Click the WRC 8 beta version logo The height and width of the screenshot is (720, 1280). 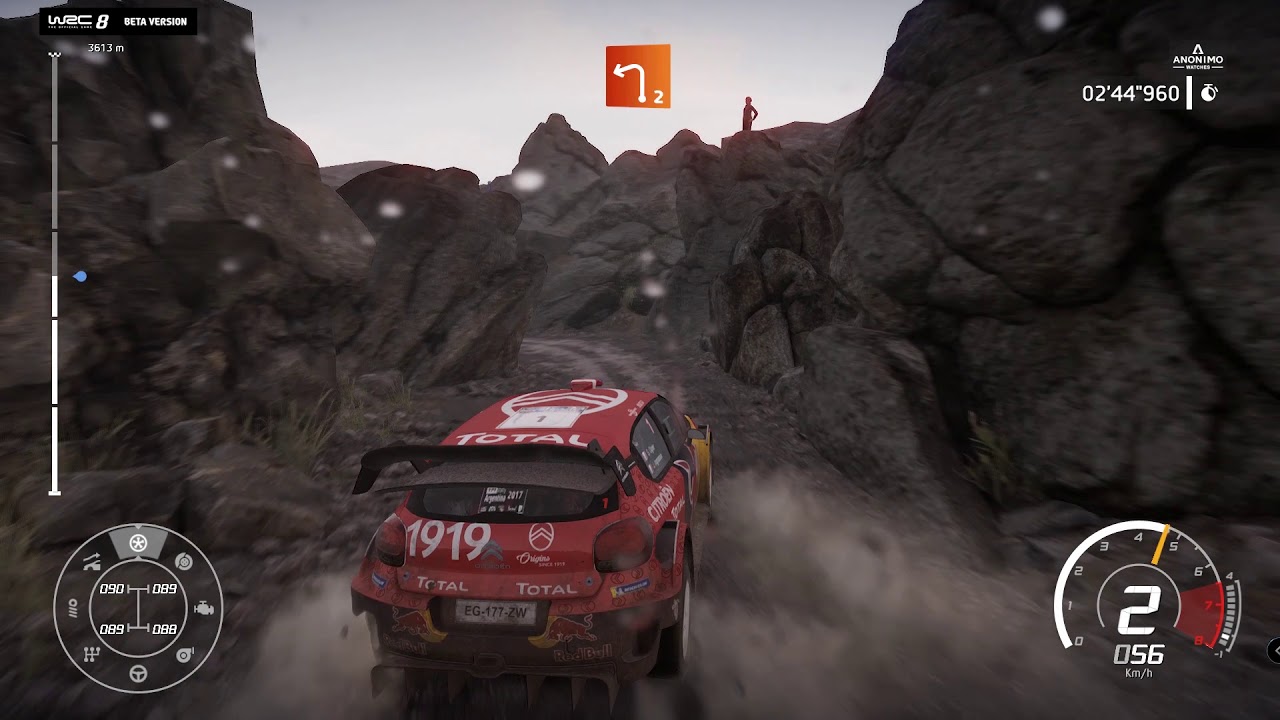pos(118,21)
